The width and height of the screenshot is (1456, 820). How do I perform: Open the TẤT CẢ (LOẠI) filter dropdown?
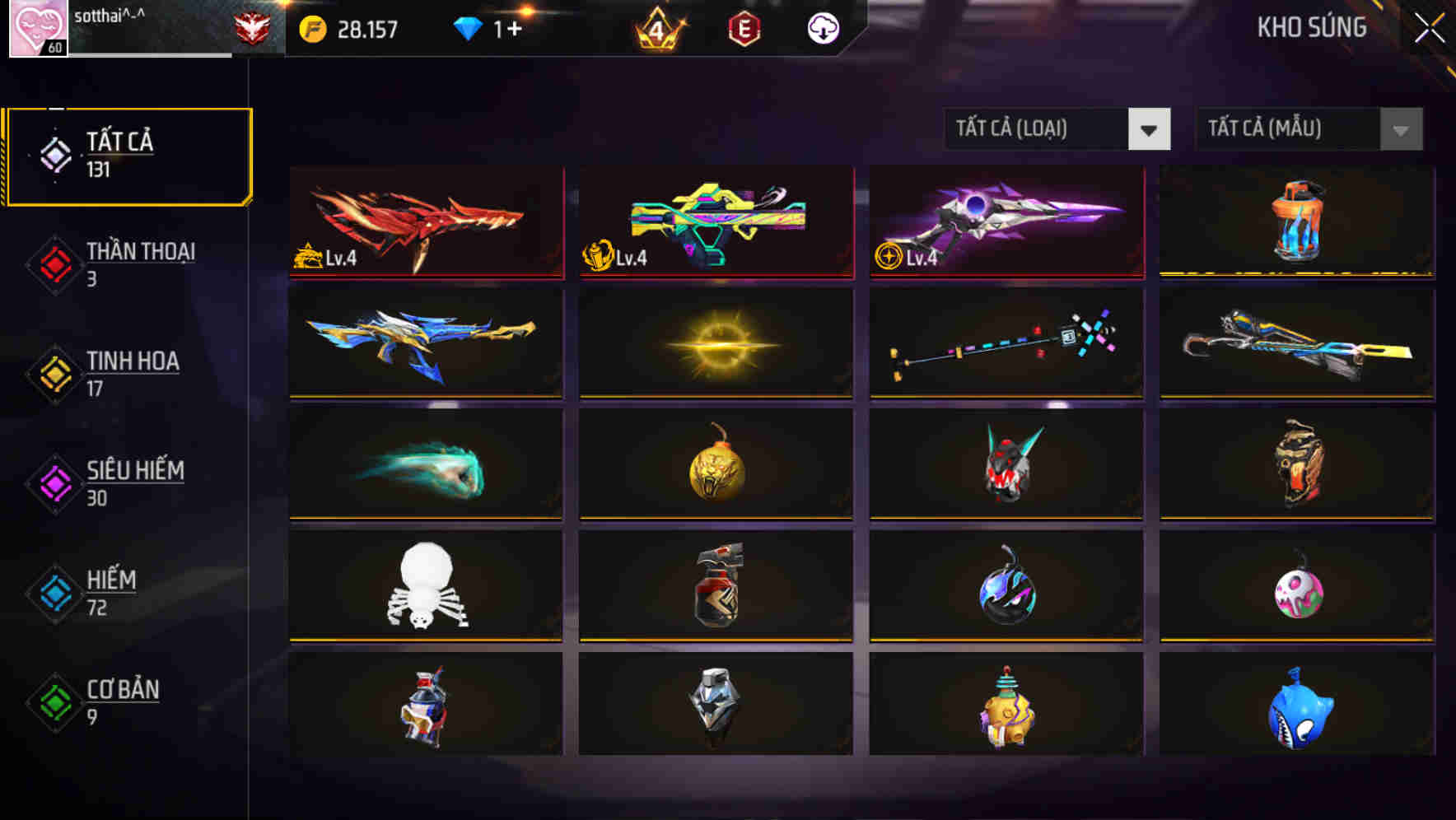point(1058,129)
